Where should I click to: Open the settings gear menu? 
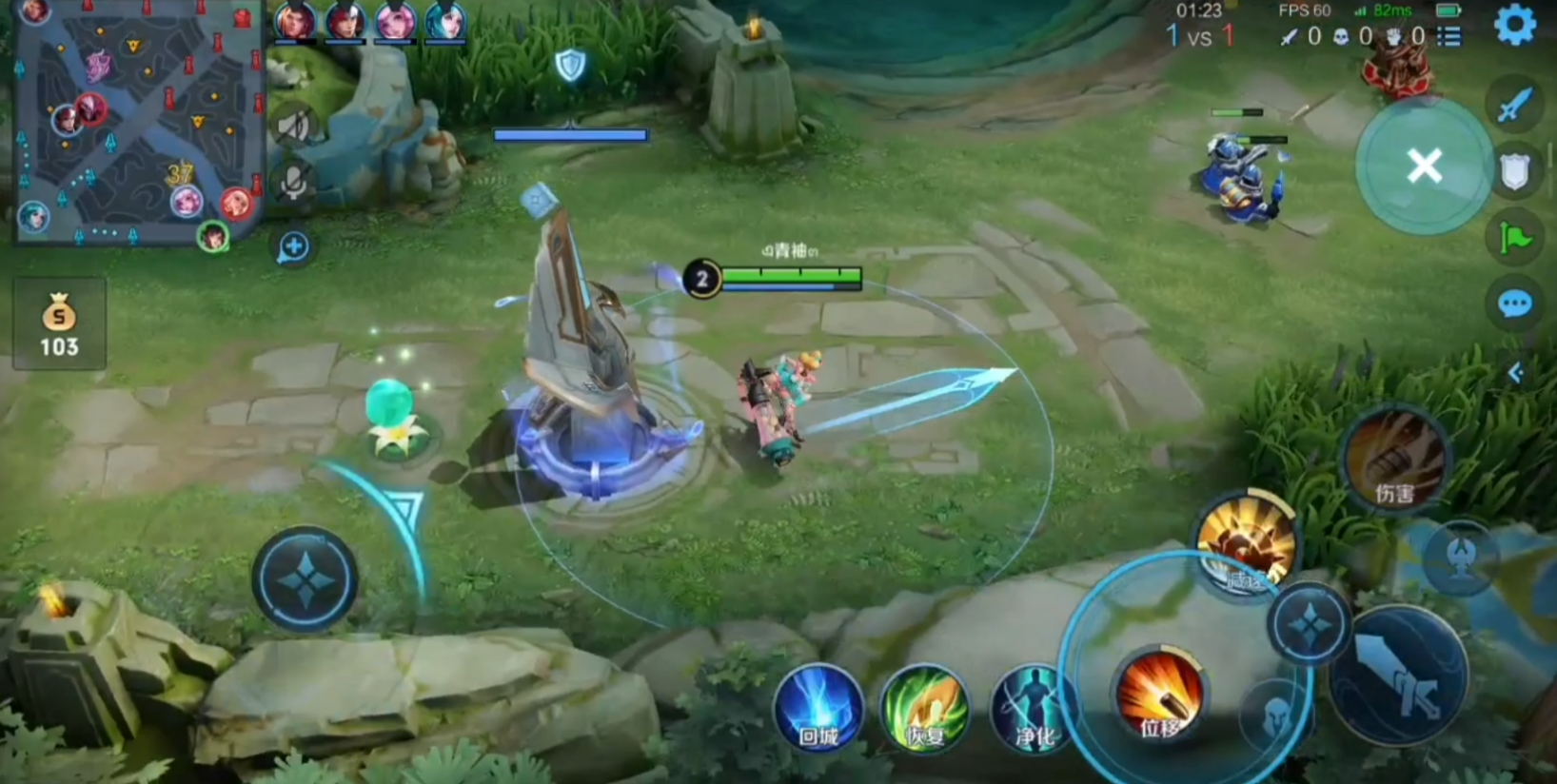coord(1515,25)
